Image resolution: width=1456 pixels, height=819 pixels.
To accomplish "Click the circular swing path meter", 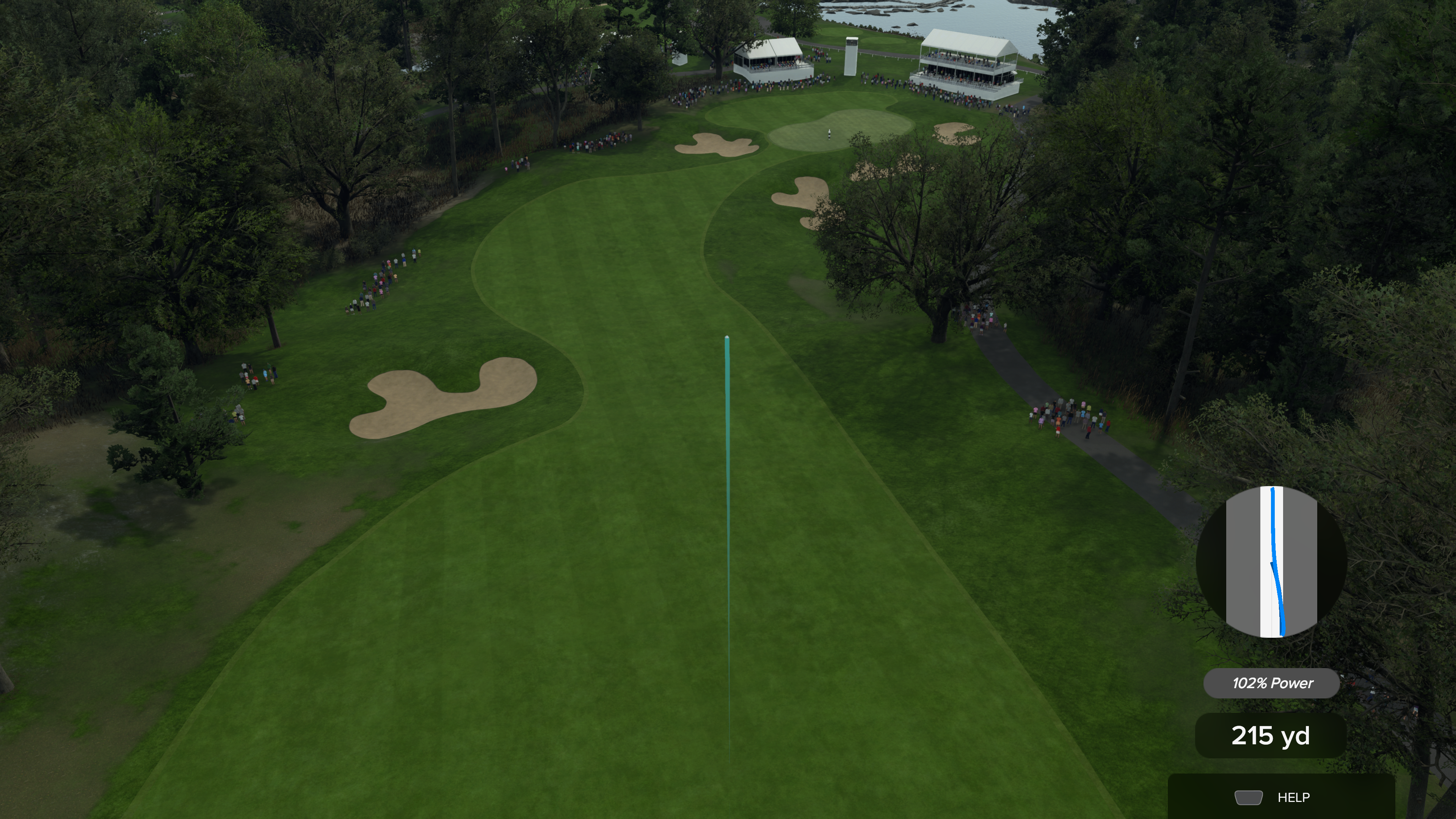I will click(x=1271, y=562).
